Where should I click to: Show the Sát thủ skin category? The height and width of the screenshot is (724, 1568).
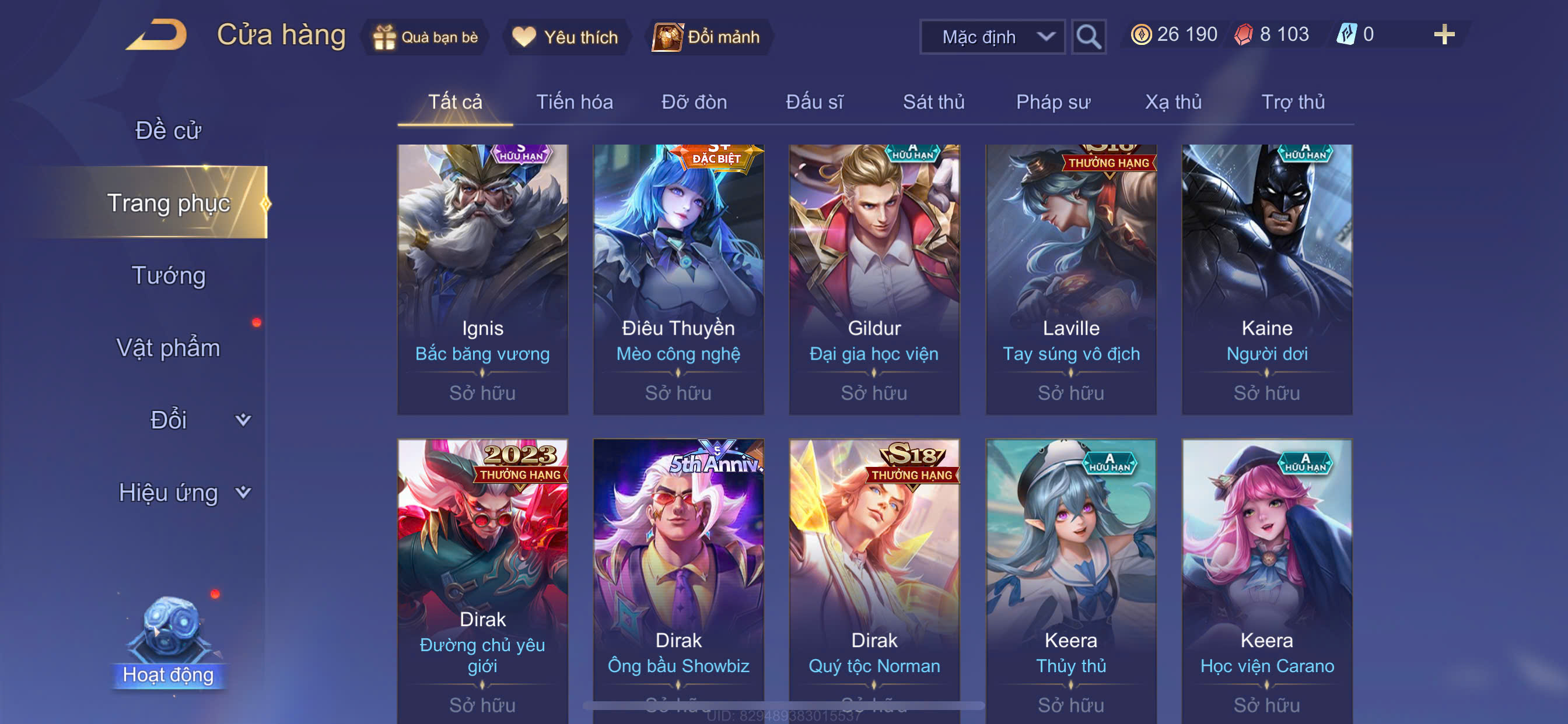click(x=933, y=102)
